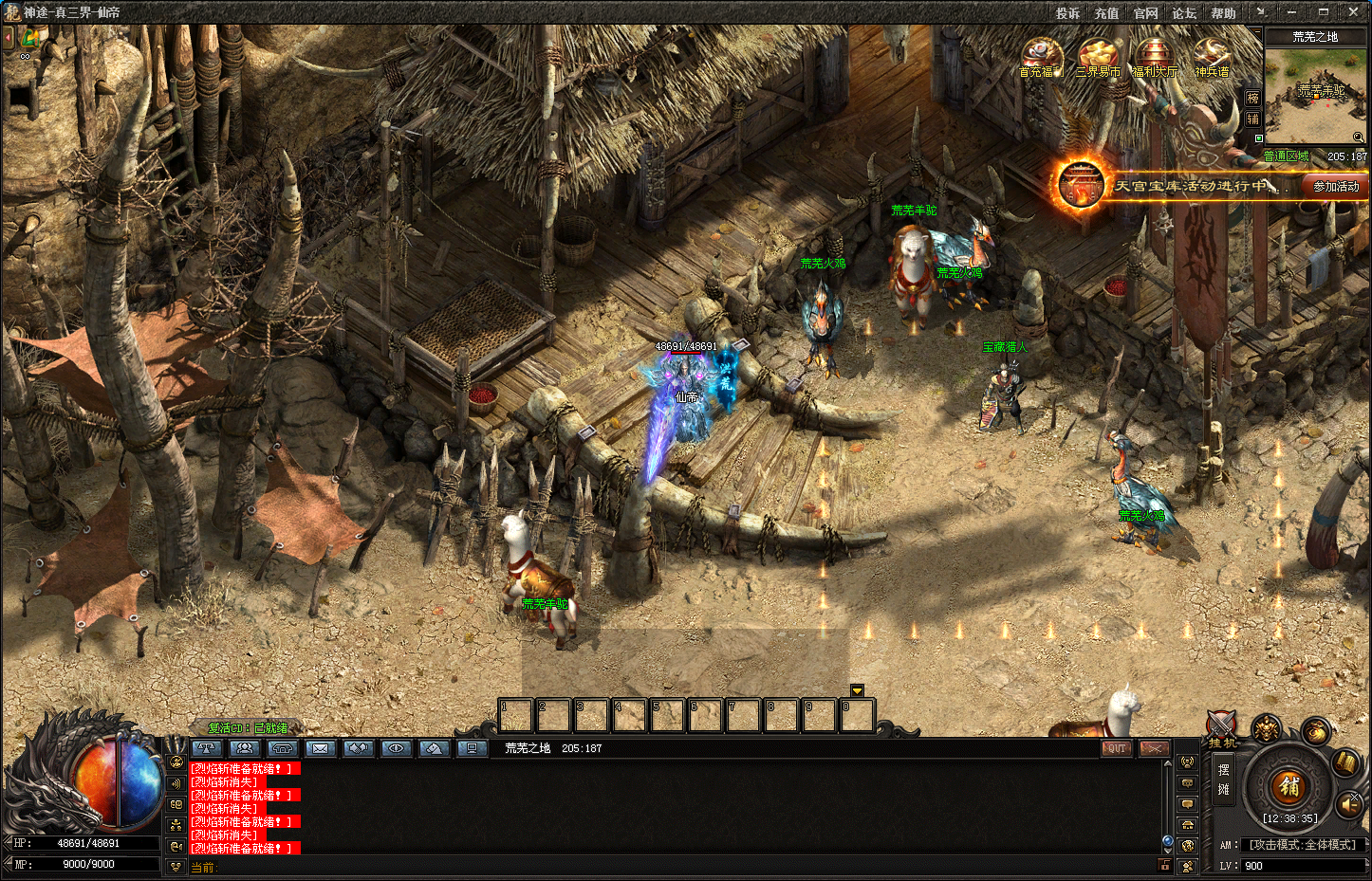Open the 三界易市 market icon

point(1098,57)
